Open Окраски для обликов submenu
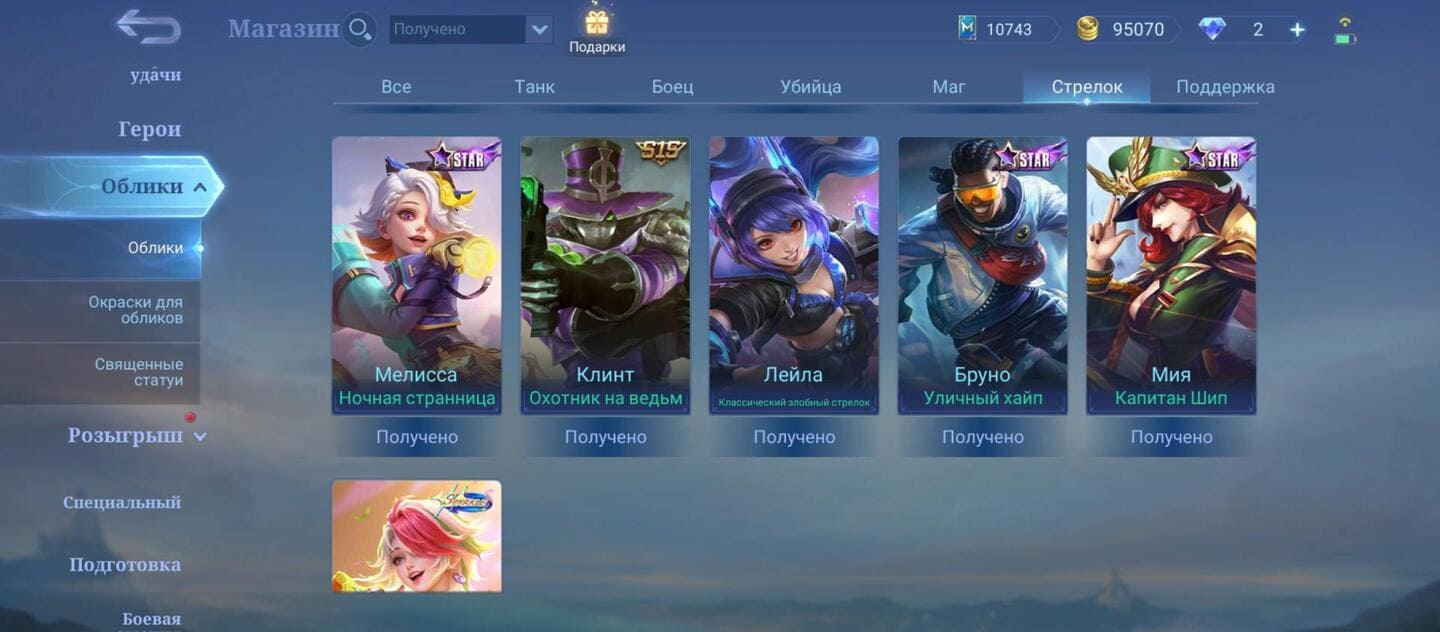1440x632 pixels. (135, 310)
